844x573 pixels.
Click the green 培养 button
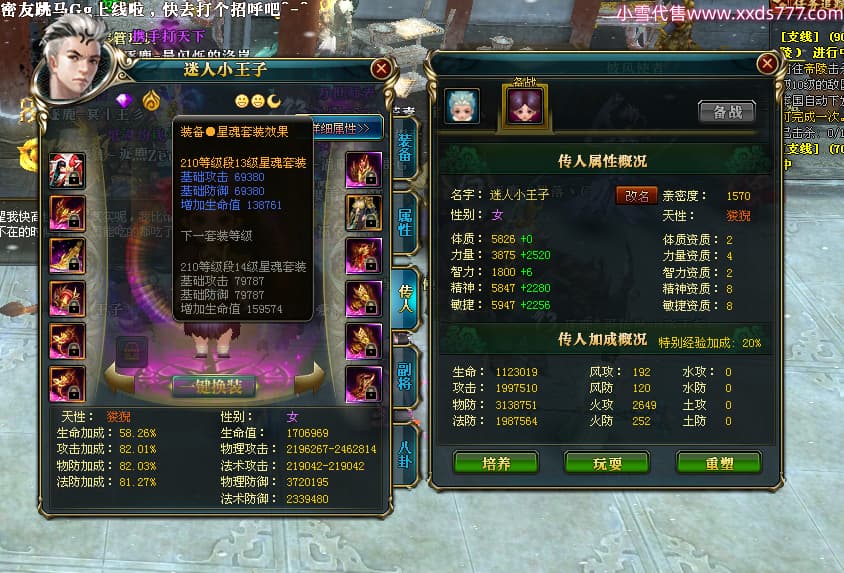click(x=496, y=463)
